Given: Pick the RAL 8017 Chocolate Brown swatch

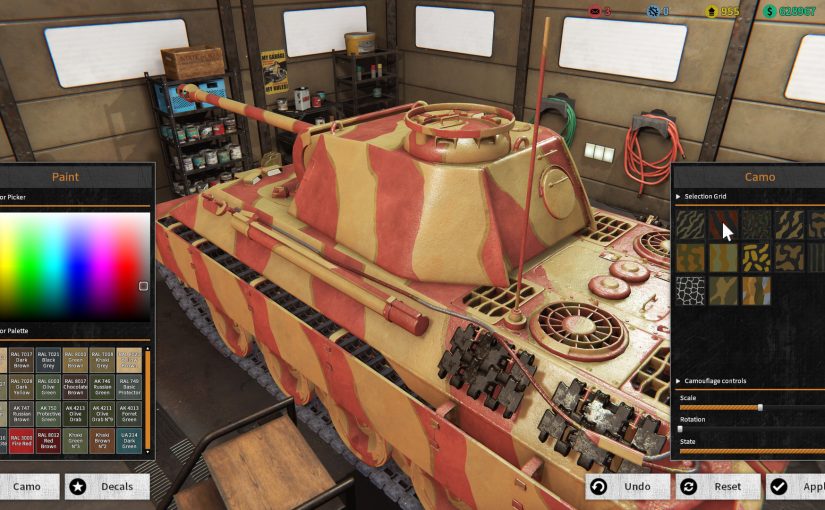Looking at the screenshot, I should (x=75, y=385).
